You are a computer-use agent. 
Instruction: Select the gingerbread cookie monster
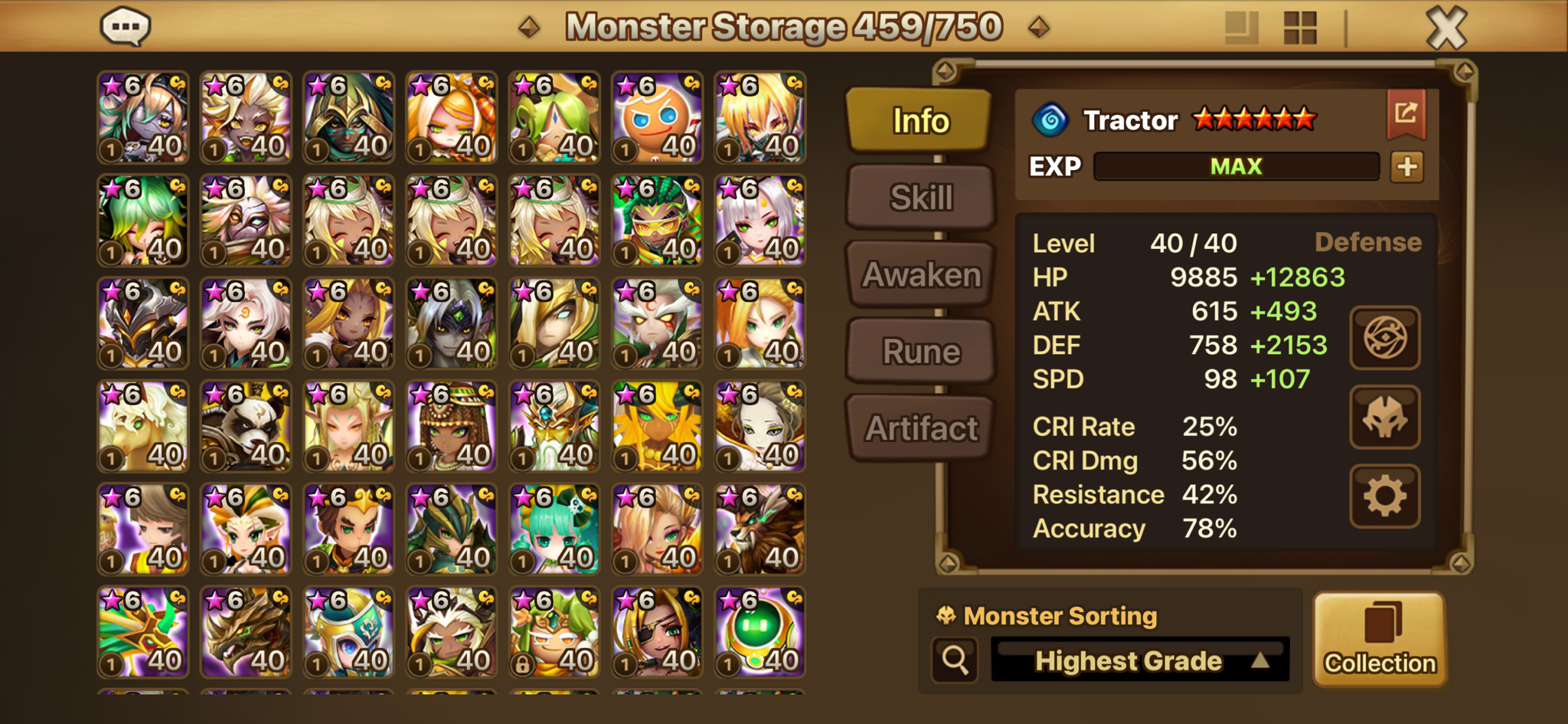[x=657, y=117]
